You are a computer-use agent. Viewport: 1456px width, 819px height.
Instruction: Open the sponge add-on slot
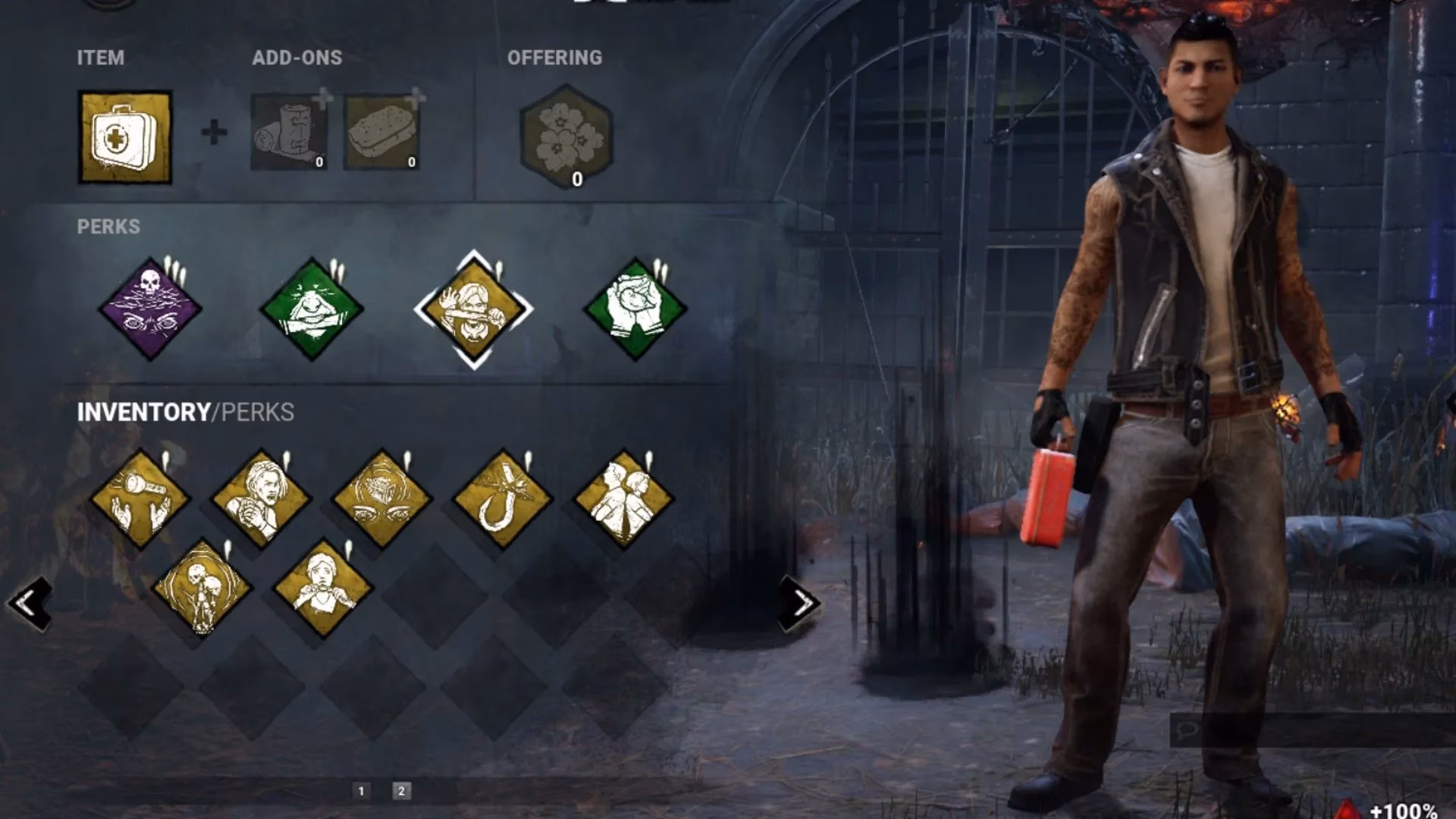pyautogui.click(x=381, y=133)
